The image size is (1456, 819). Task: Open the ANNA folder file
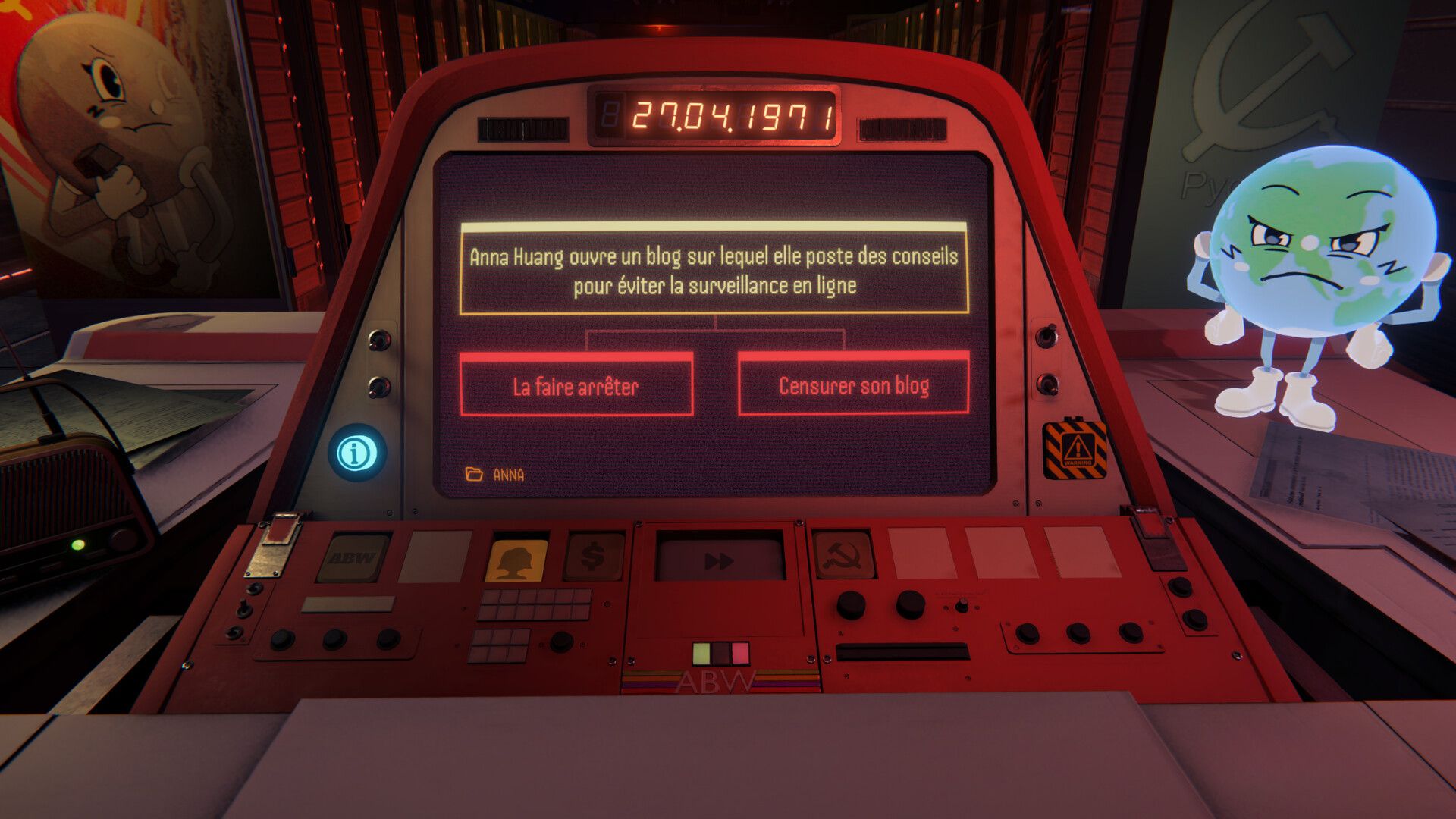(x=494, y=475)
